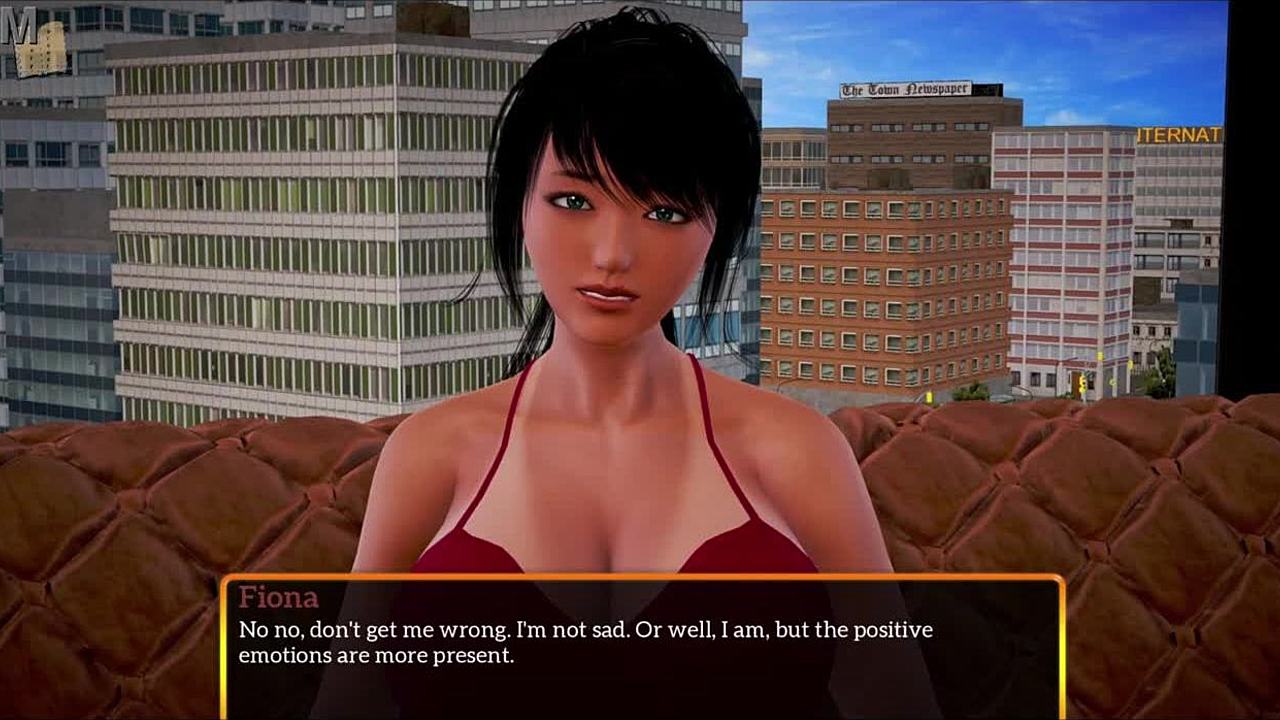The height and width of the screenshot is (720, 1280).
Task: Open the map using the parchment icon
Action: coord(41,50)
